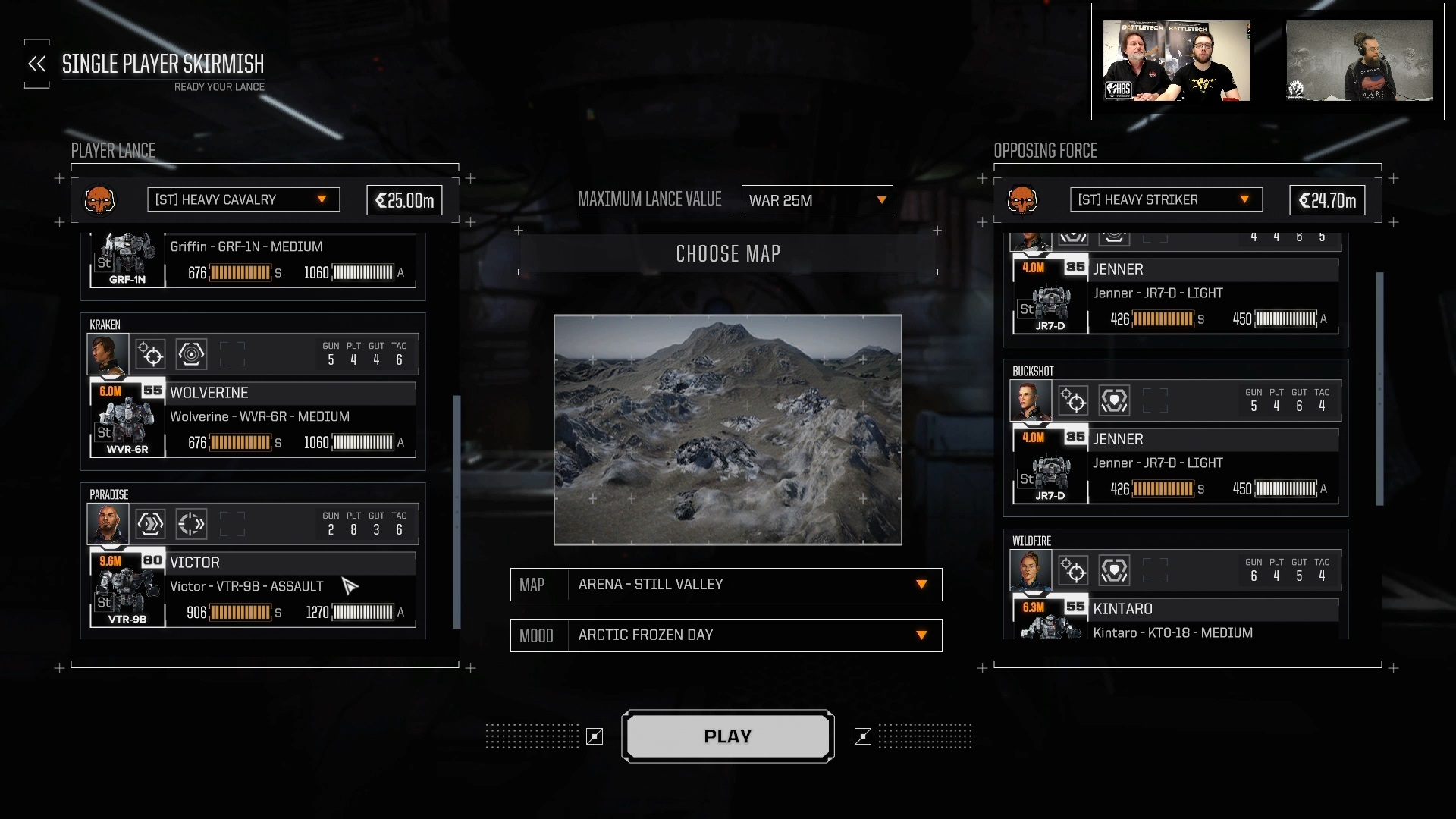
Task: Select Kraken's sensor lock ability icon
Action: pos(191,354)
